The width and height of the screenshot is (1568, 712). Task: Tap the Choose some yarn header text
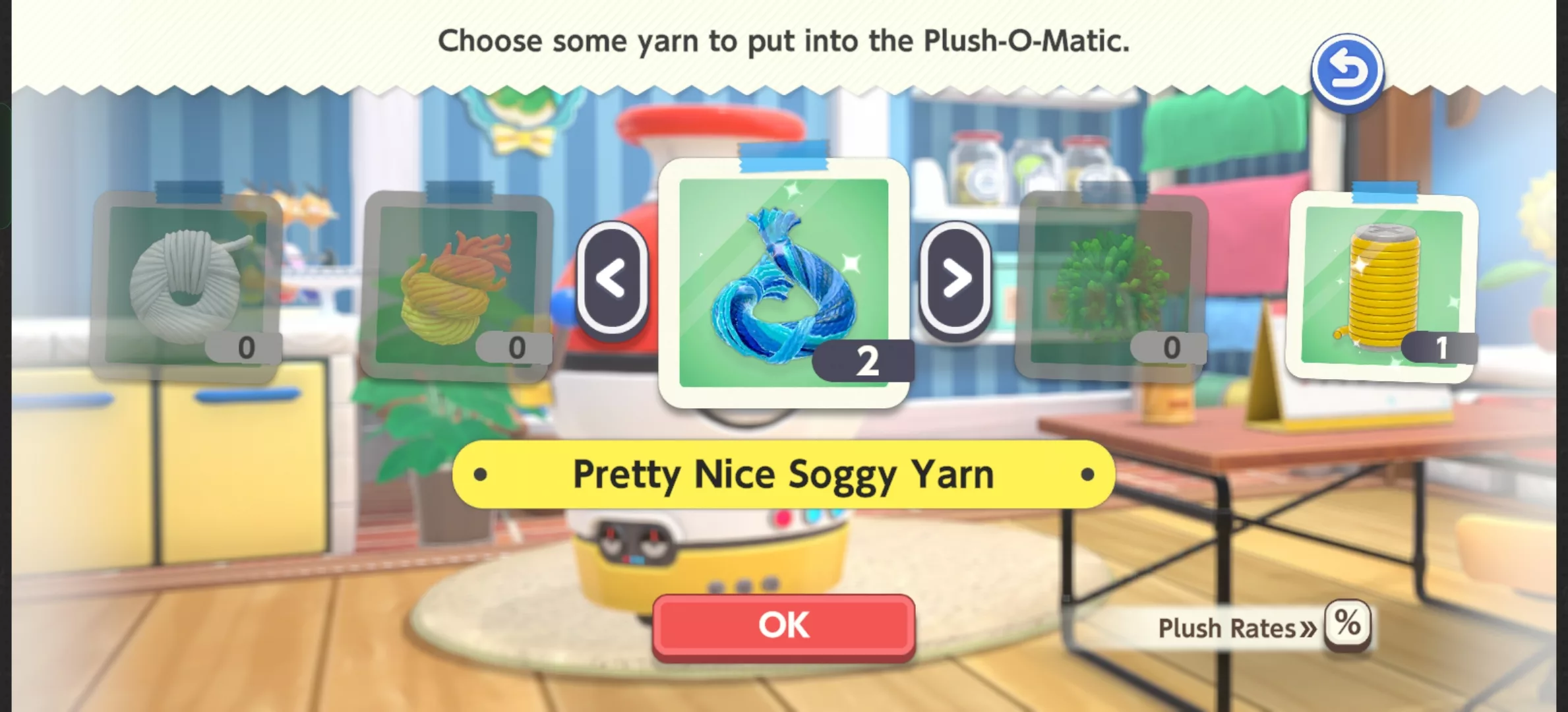click(785, 41)
